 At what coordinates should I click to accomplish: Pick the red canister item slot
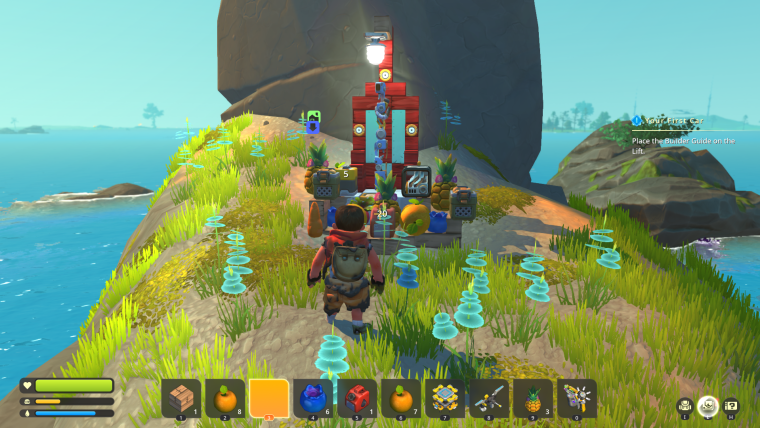pos(357,398)
